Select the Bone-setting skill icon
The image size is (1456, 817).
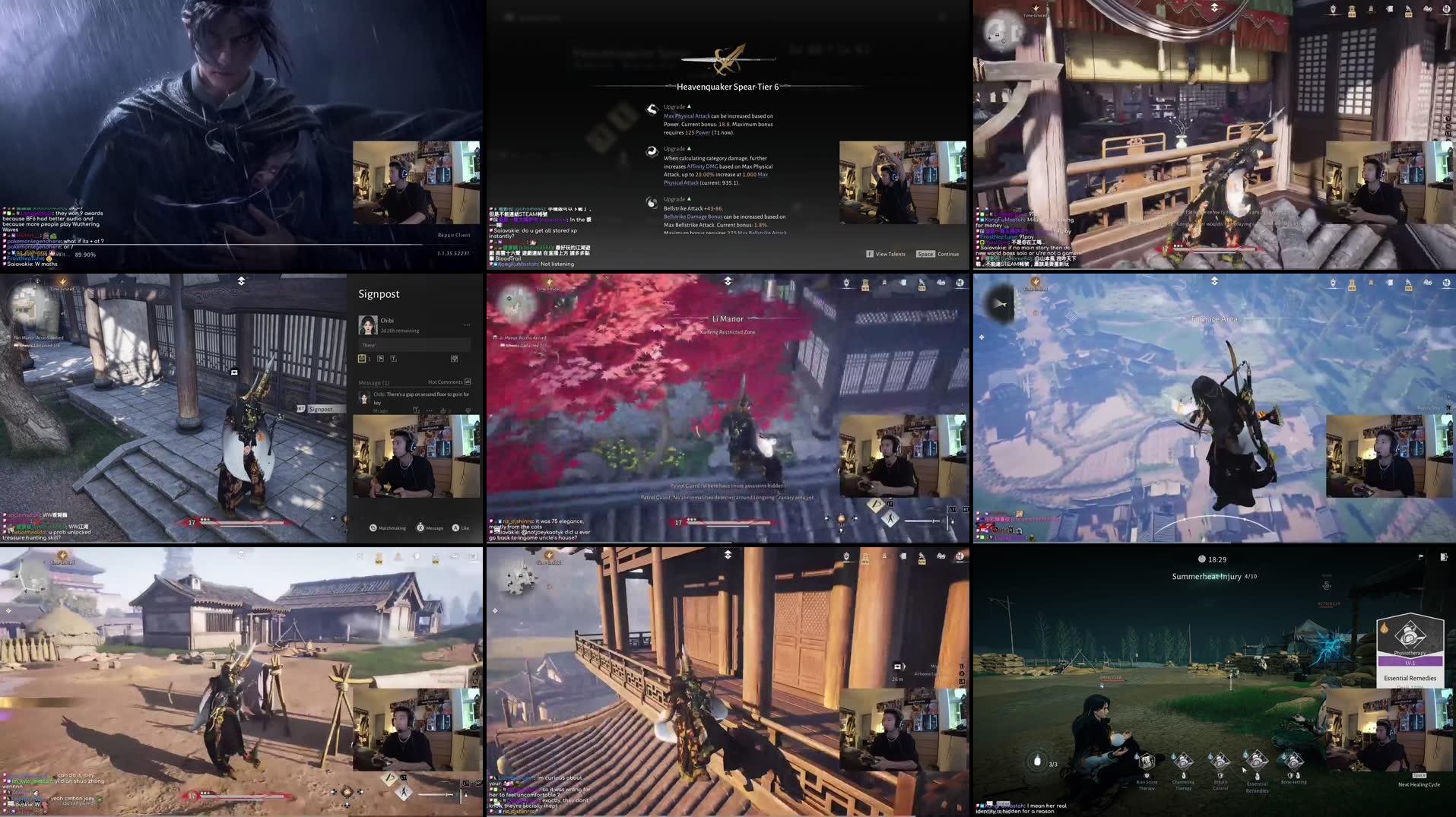[x=1293, y=762]
